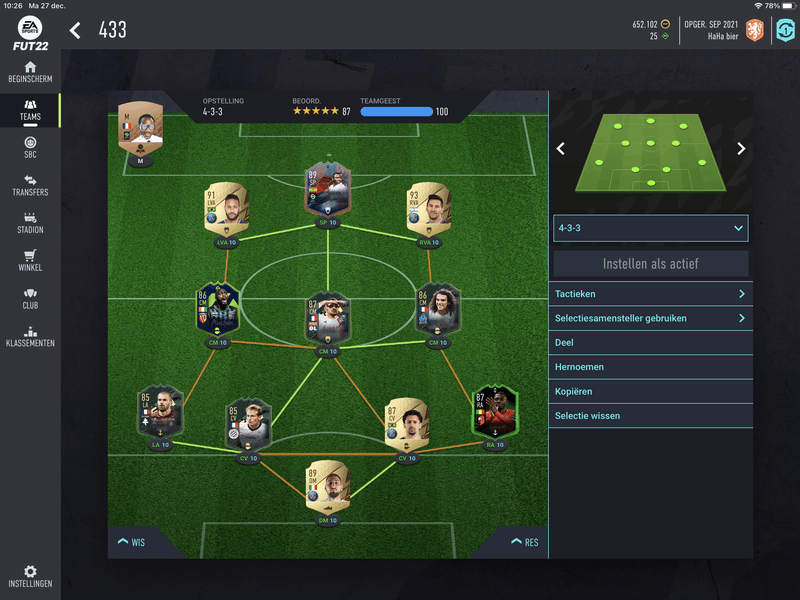
Task: Choose Selectiesamensteller gebruiken
Action: [650, 318]
